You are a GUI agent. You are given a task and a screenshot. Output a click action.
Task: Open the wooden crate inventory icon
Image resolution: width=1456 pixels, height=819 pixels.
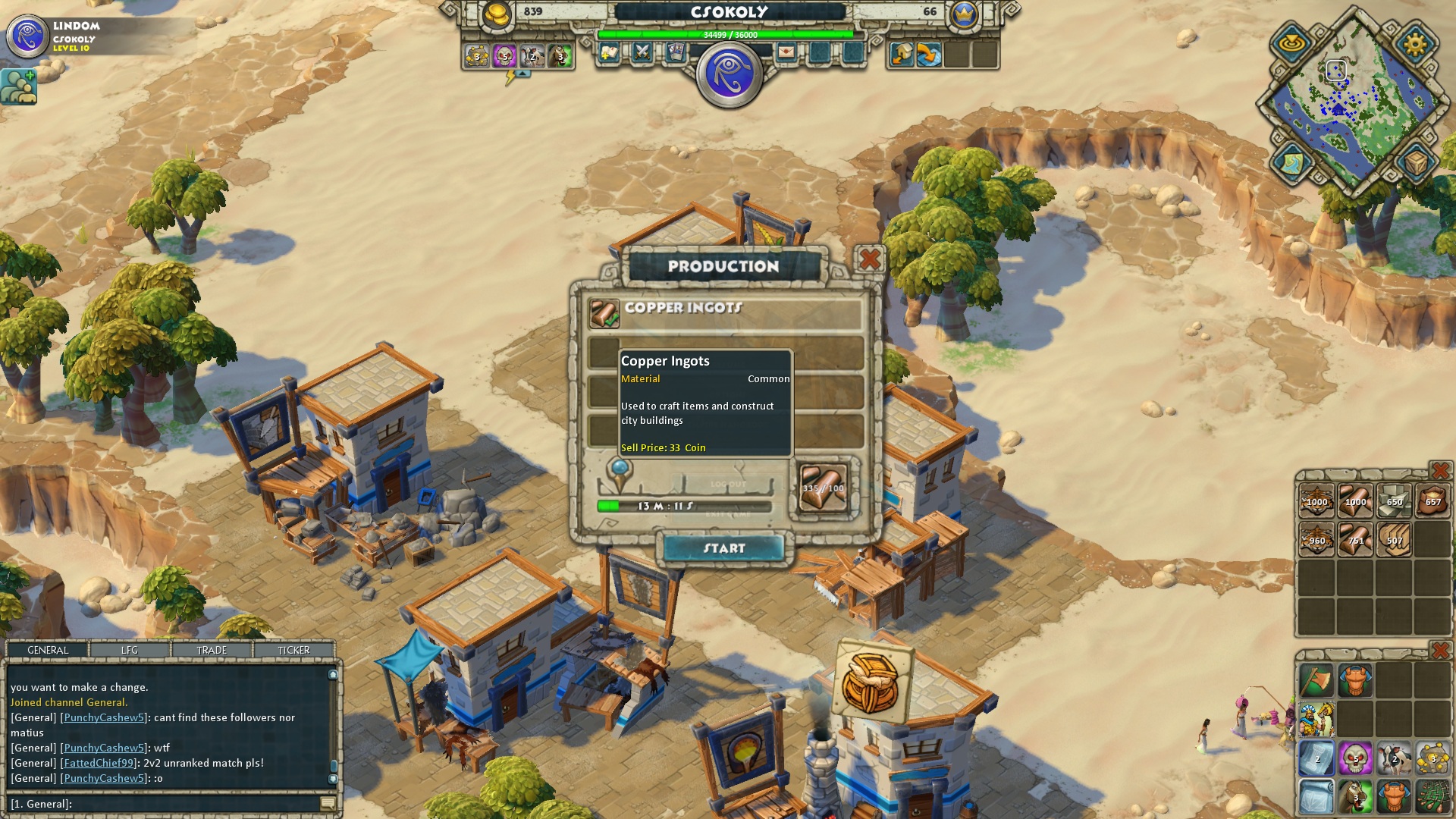coord(1415,162)
